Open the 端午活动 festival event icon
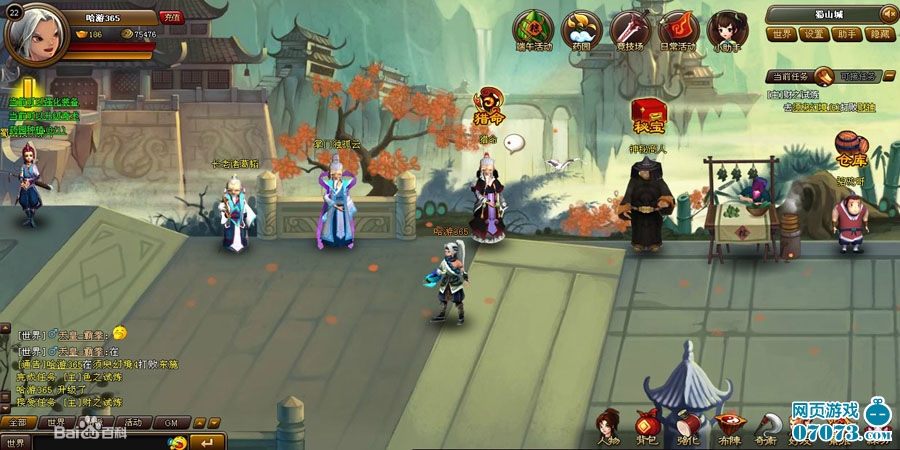The image size is (900, 450). 533,30
